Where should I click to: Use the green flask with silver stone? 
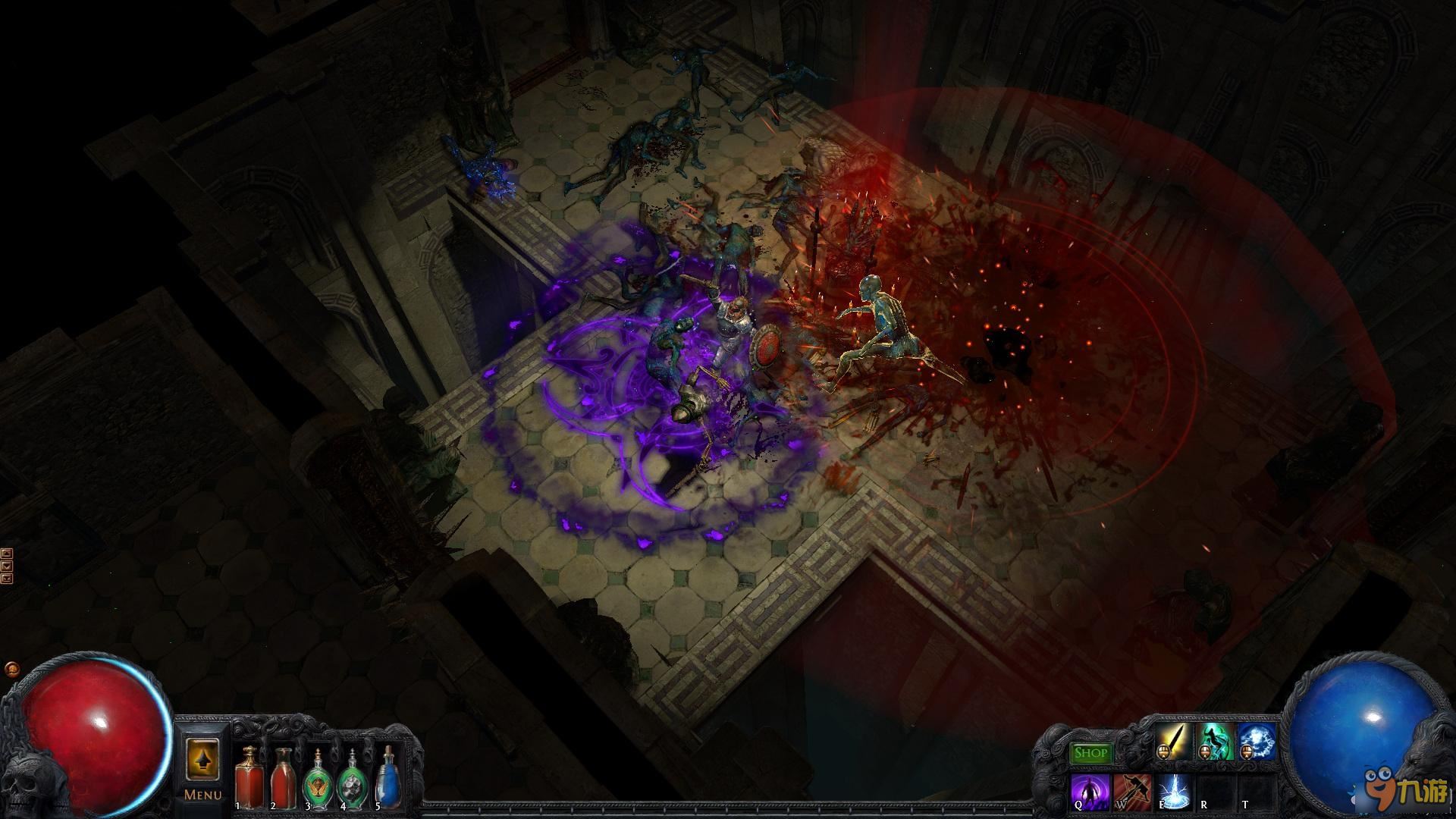[x=351, y=780]
